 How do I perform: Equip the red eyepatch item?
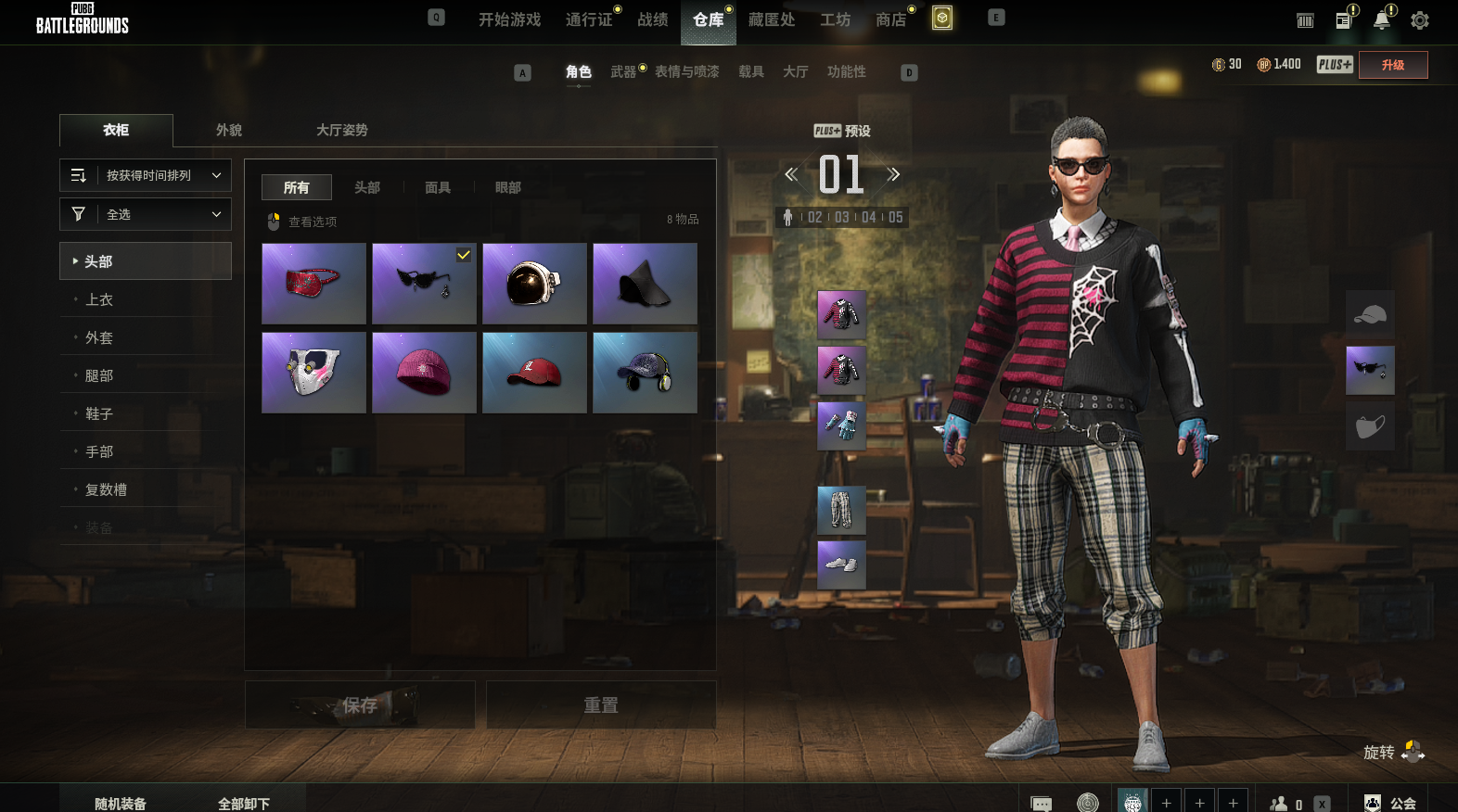click(313, 284)
